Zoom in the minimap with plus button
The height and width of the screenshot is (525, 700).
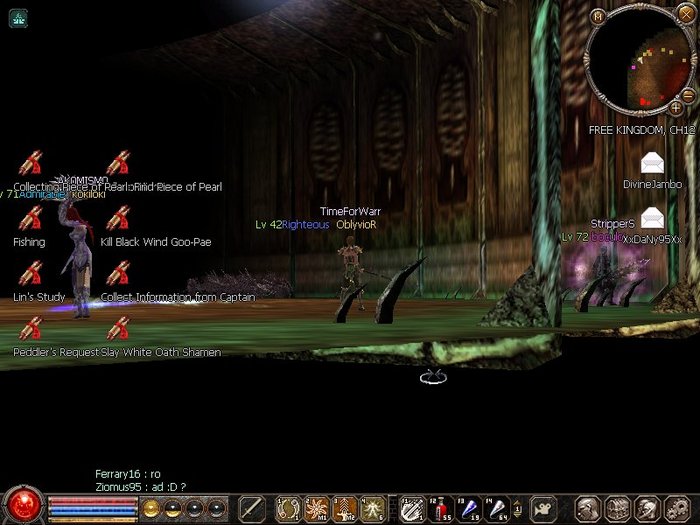tap(676, 107)
